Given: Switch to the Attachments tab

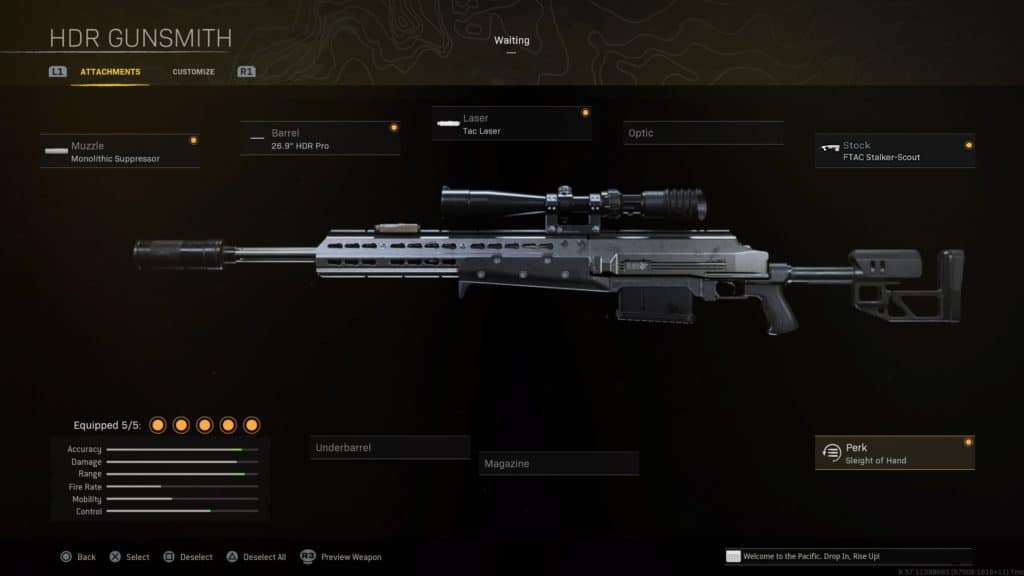Looking at the screenshot, I should click(x=110, y=72).
